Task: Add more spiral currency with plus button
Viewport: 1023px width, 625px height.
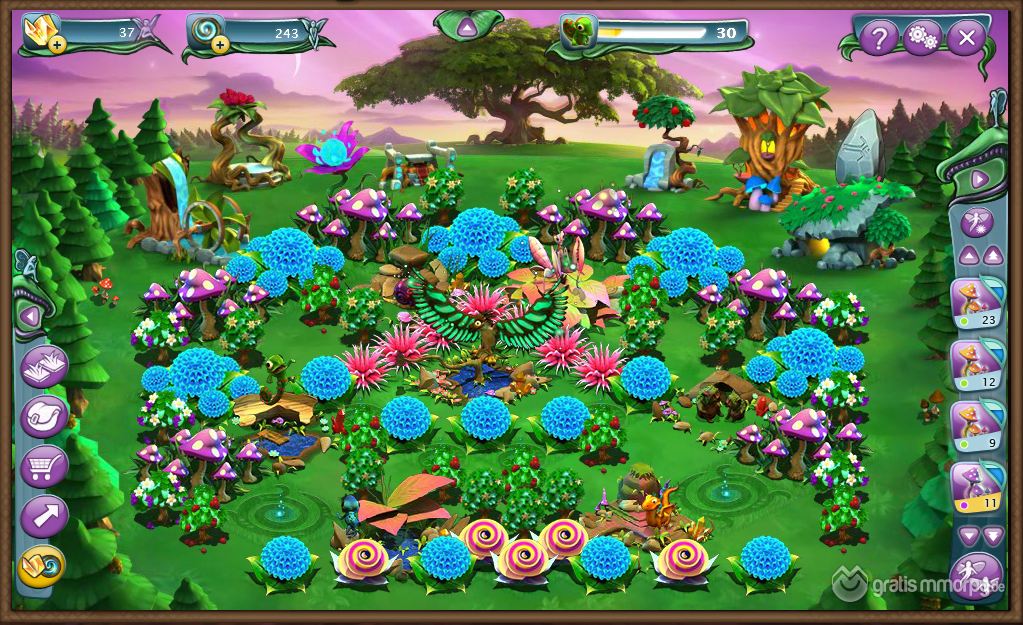Action: 218,45
